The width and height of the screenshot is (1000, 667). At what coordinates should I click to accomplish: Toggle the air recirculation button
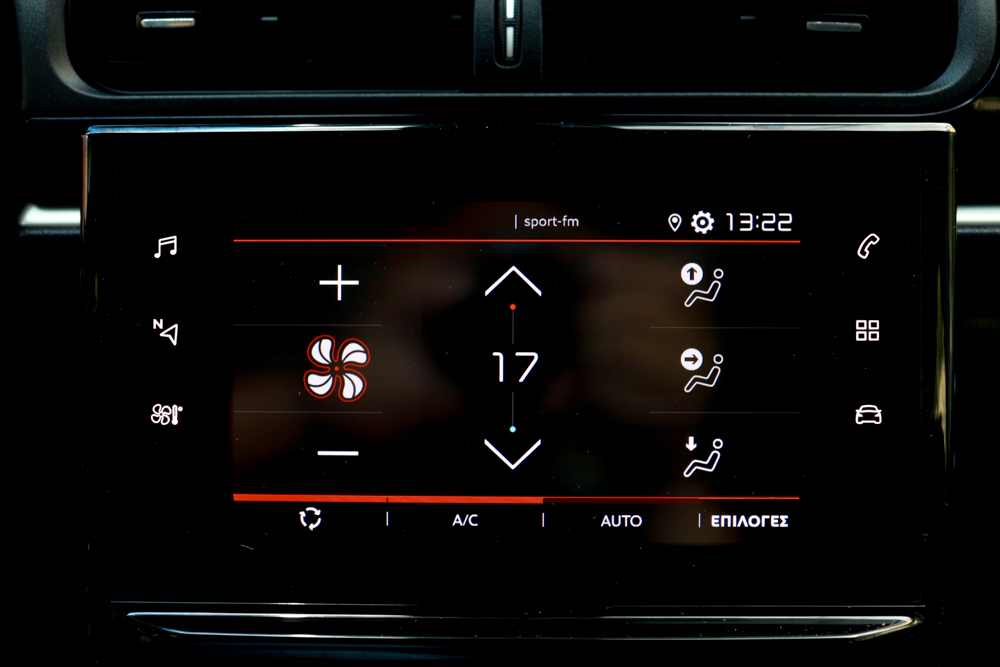(x=311, y=519)
